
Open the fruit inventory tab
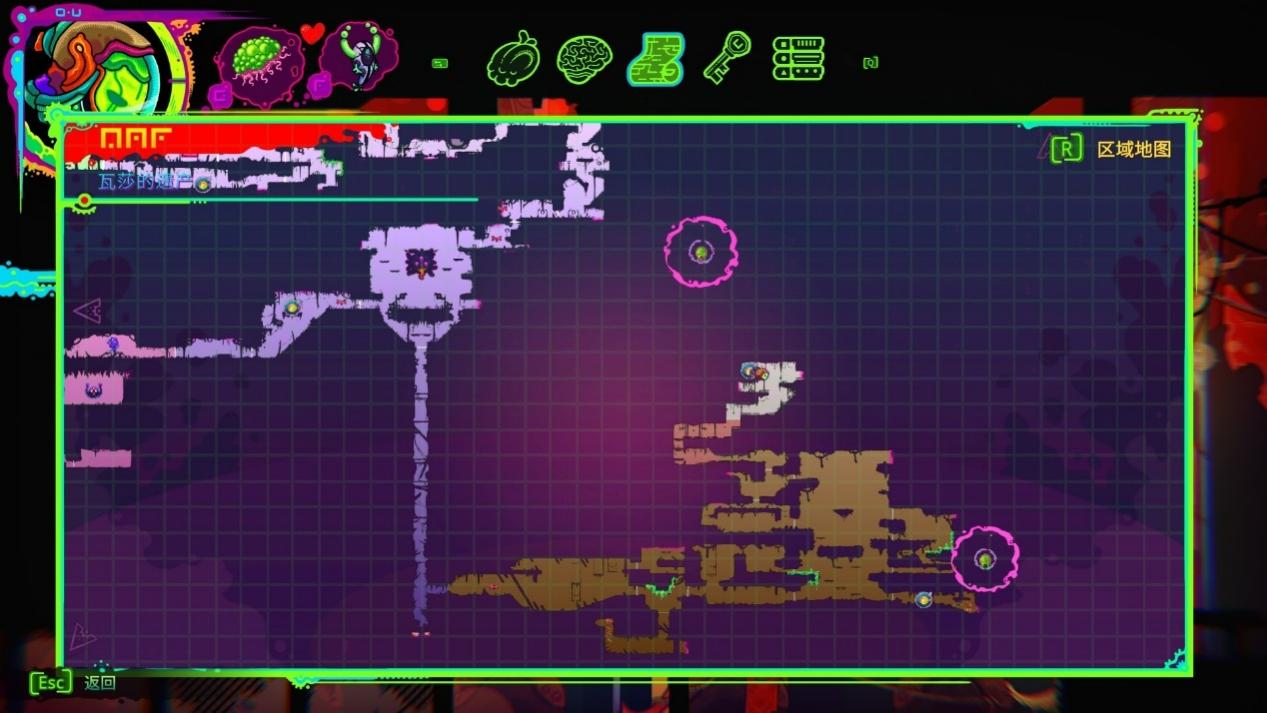513,60
